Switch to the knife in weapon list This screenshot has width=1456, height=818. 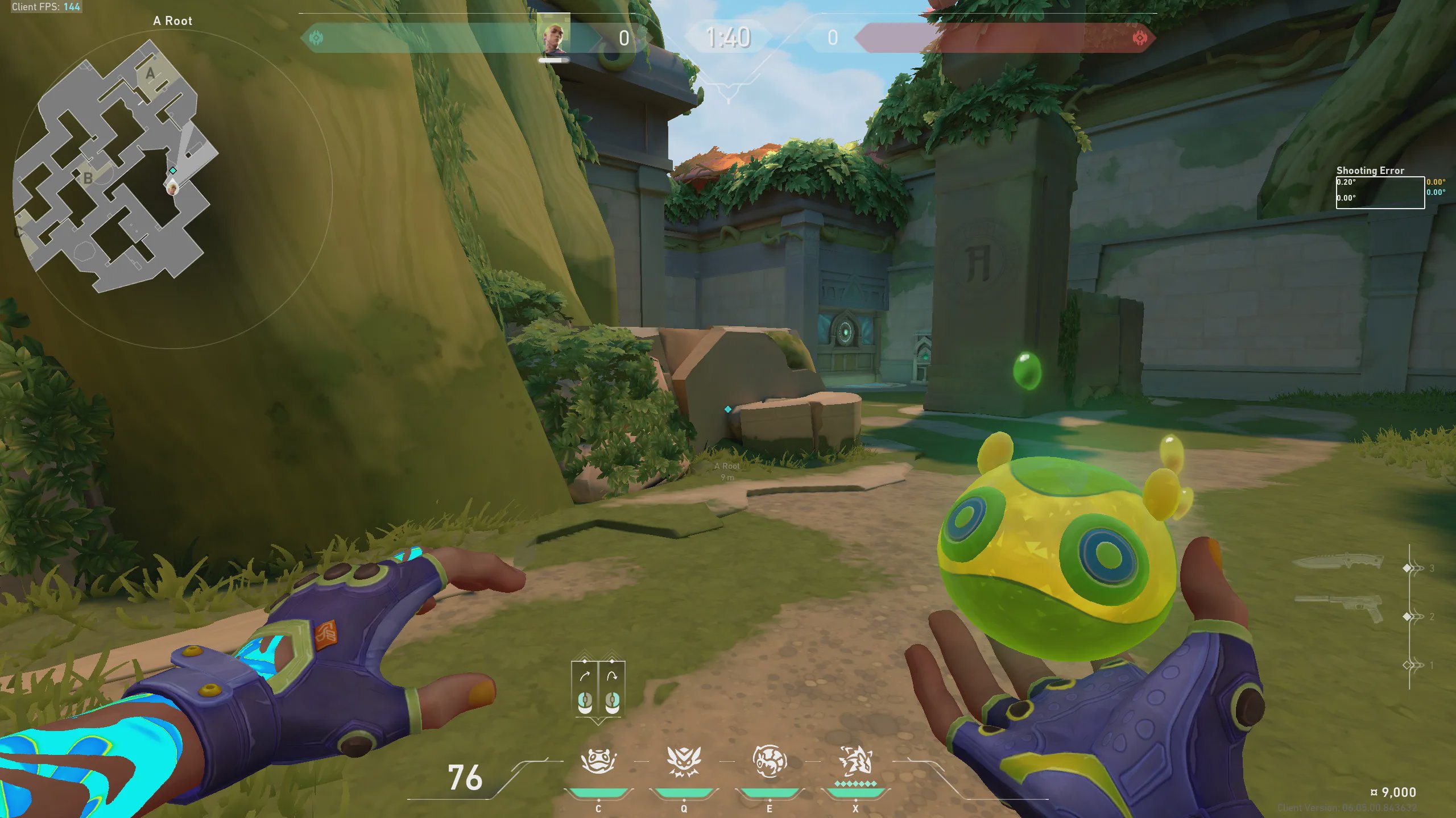(x=1338, y=562)
